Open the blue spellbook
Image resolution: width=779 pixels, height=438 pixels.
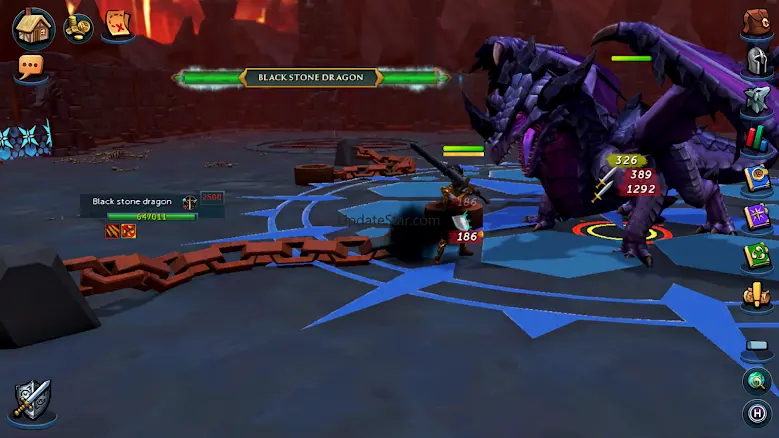click(x=757, y=177)
